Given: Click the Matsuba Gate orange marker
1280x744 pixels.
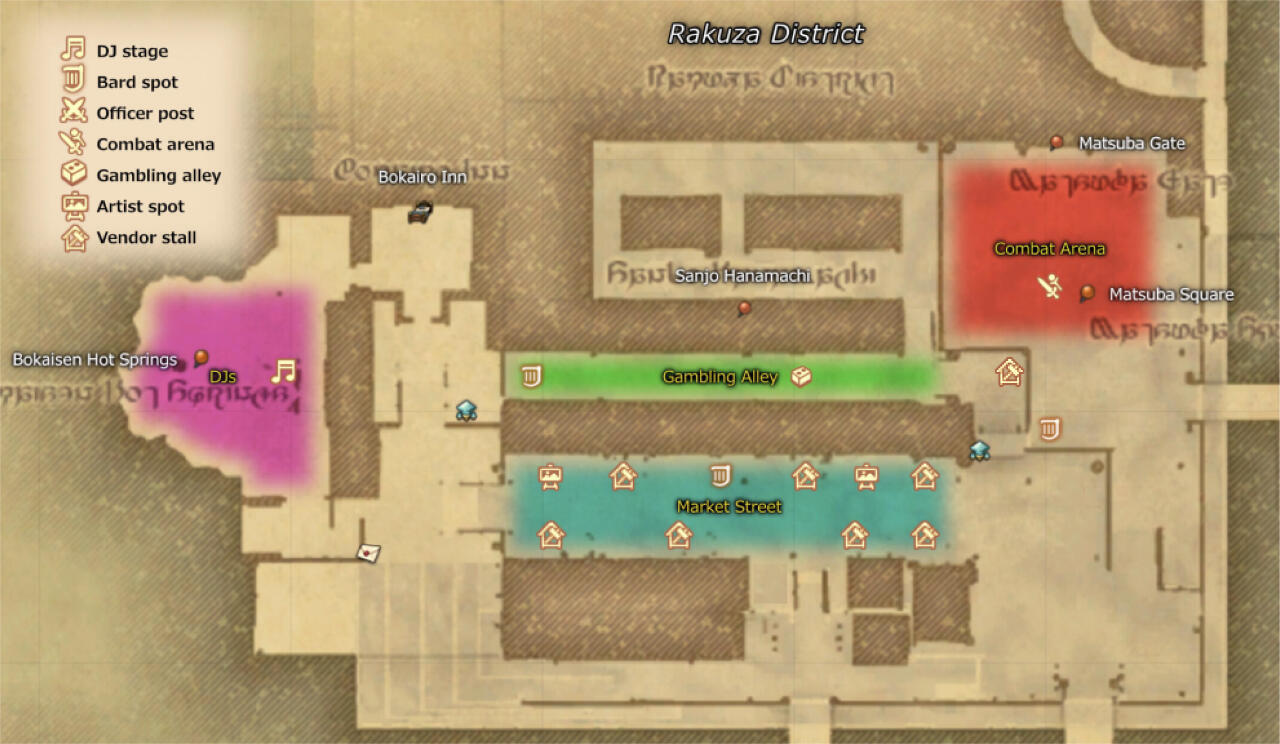Looking at the screenshot, I should pyautogui.click(x=1057, y=142).
